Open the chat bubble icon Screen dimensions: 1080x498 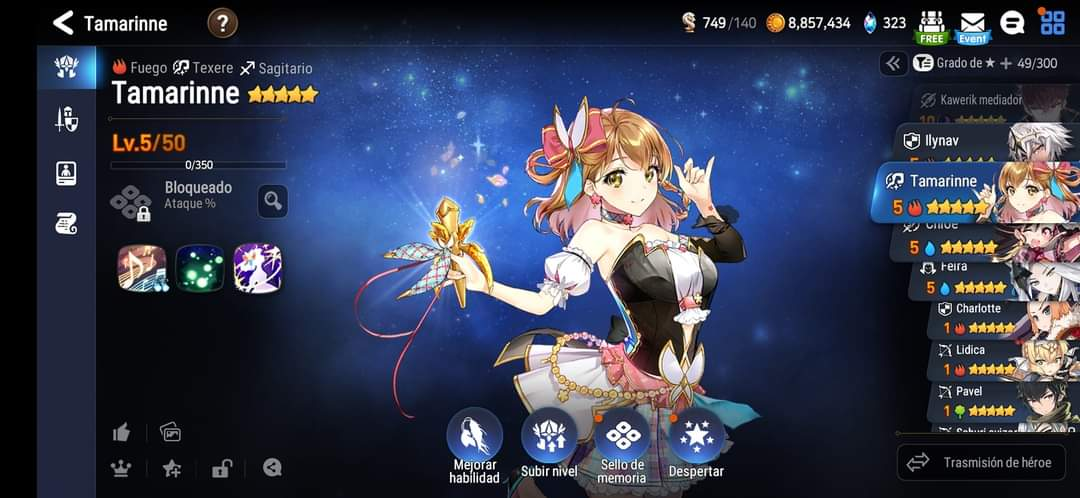pos(1012,23)
